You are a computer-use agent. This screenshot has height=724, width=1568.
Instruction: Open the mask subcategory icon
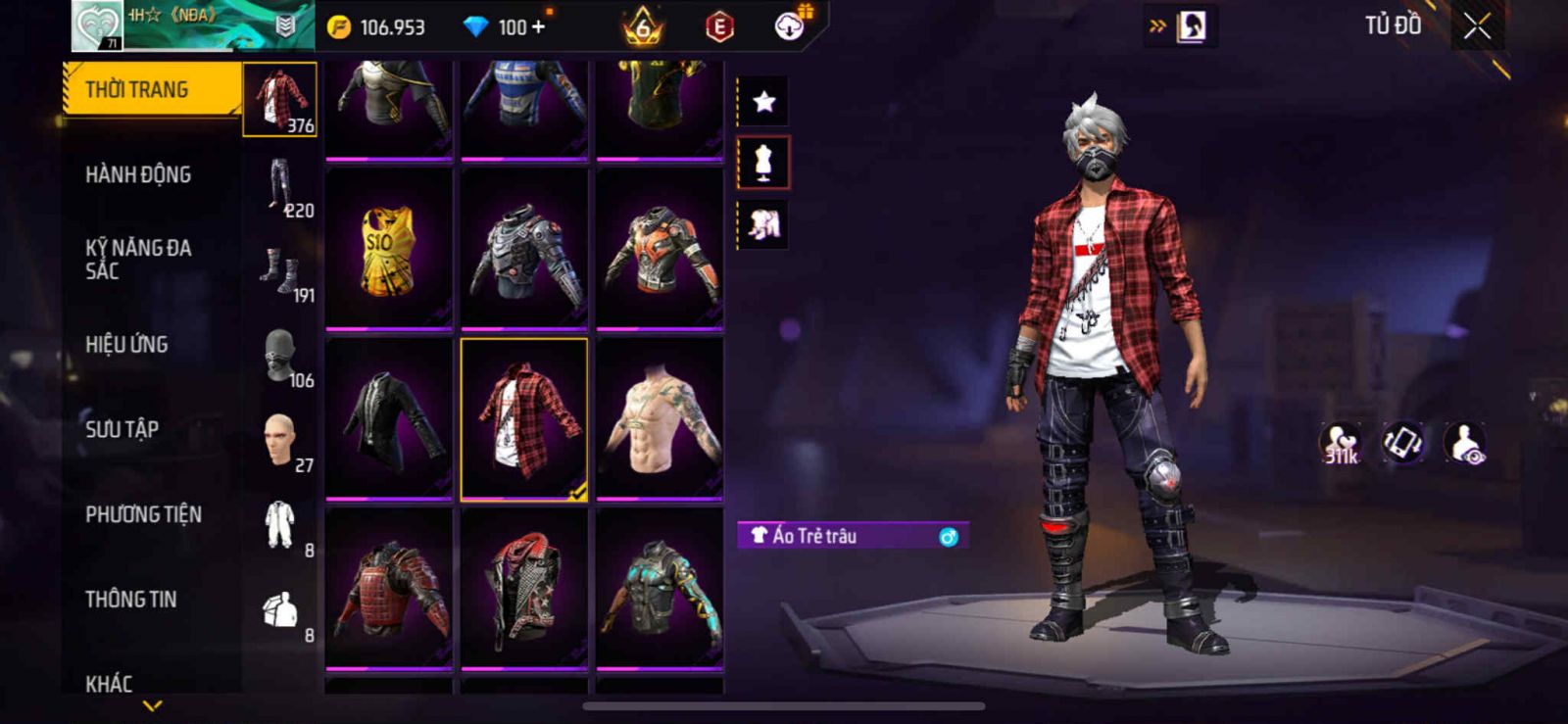coord(279,355)
